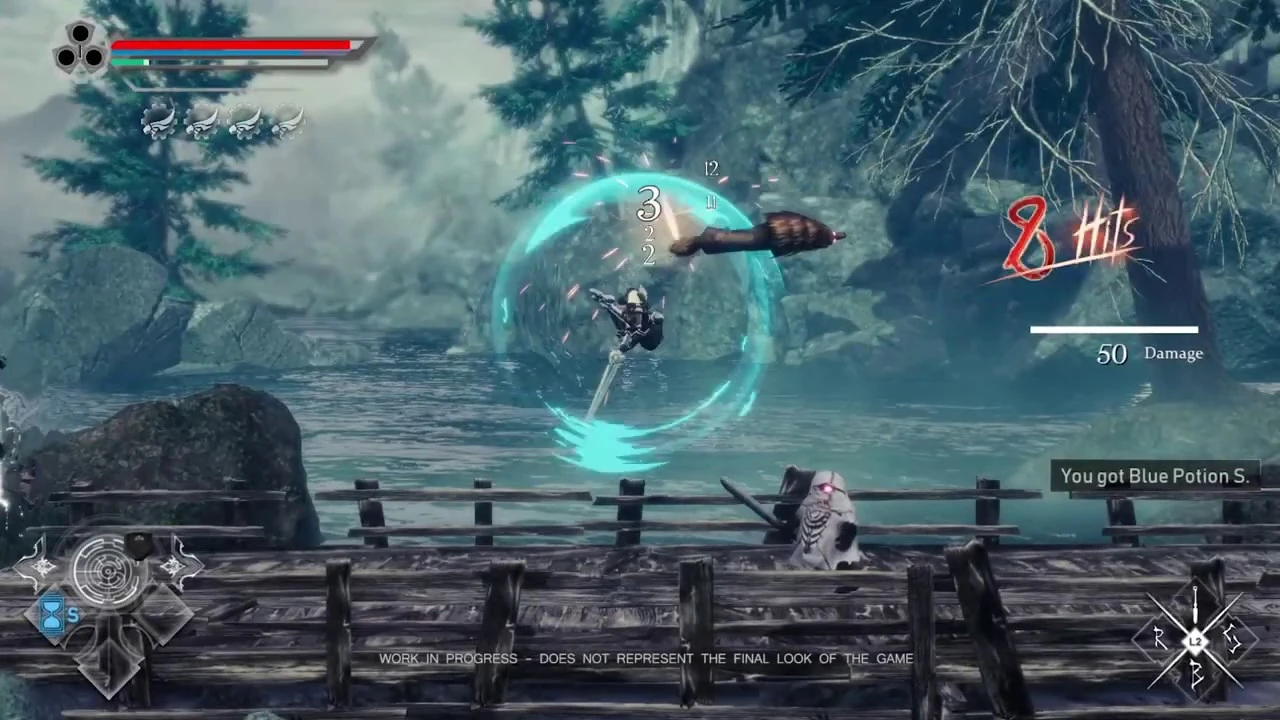Image resolution: width=1280 pixels, height=720 pixels.
Task: Expand the left arrow ornament of the compass
Action: click(x=43, y=566)
